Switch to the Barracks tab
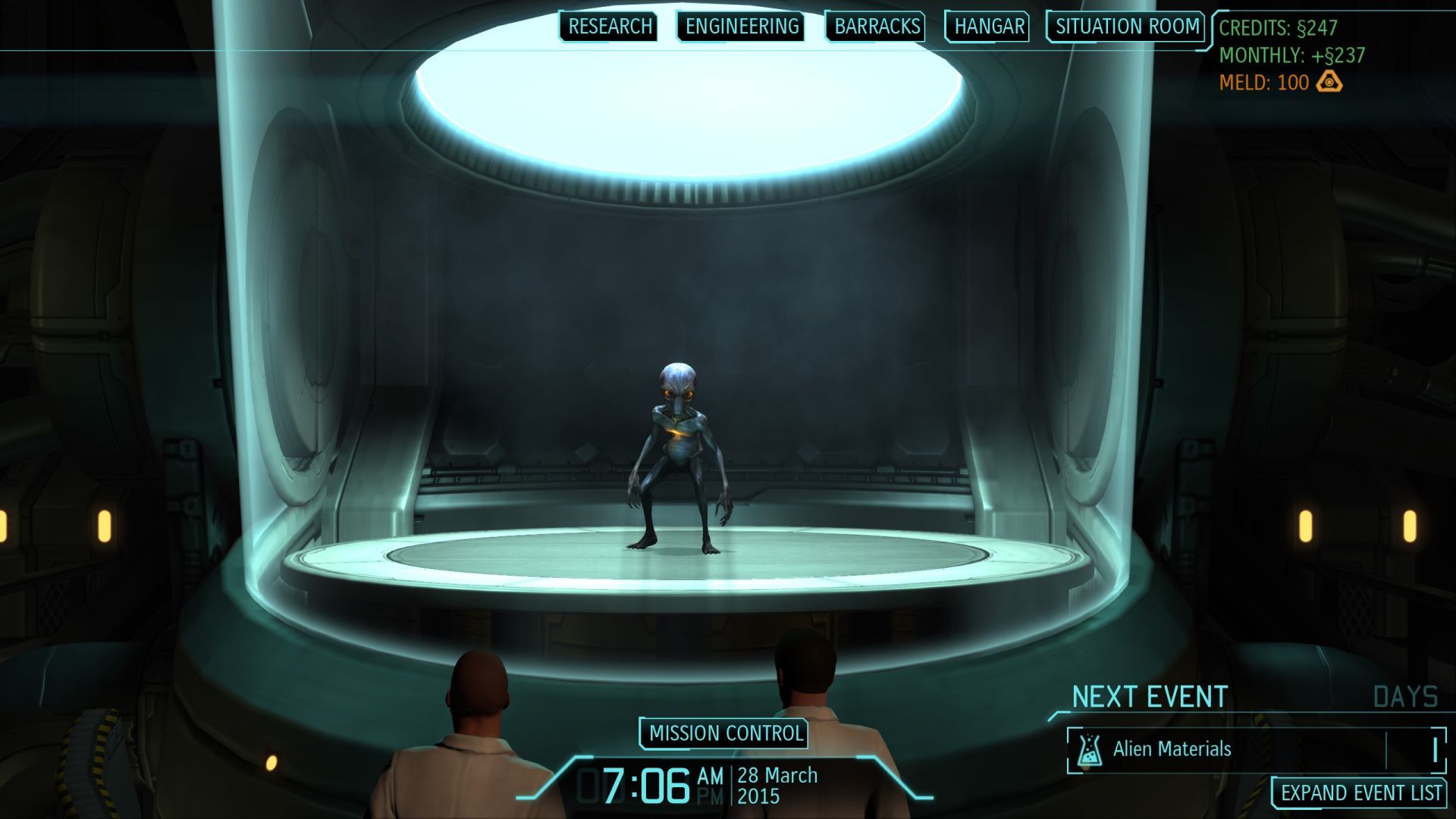The image size is (1456, 819). click(x=876, y=27)
